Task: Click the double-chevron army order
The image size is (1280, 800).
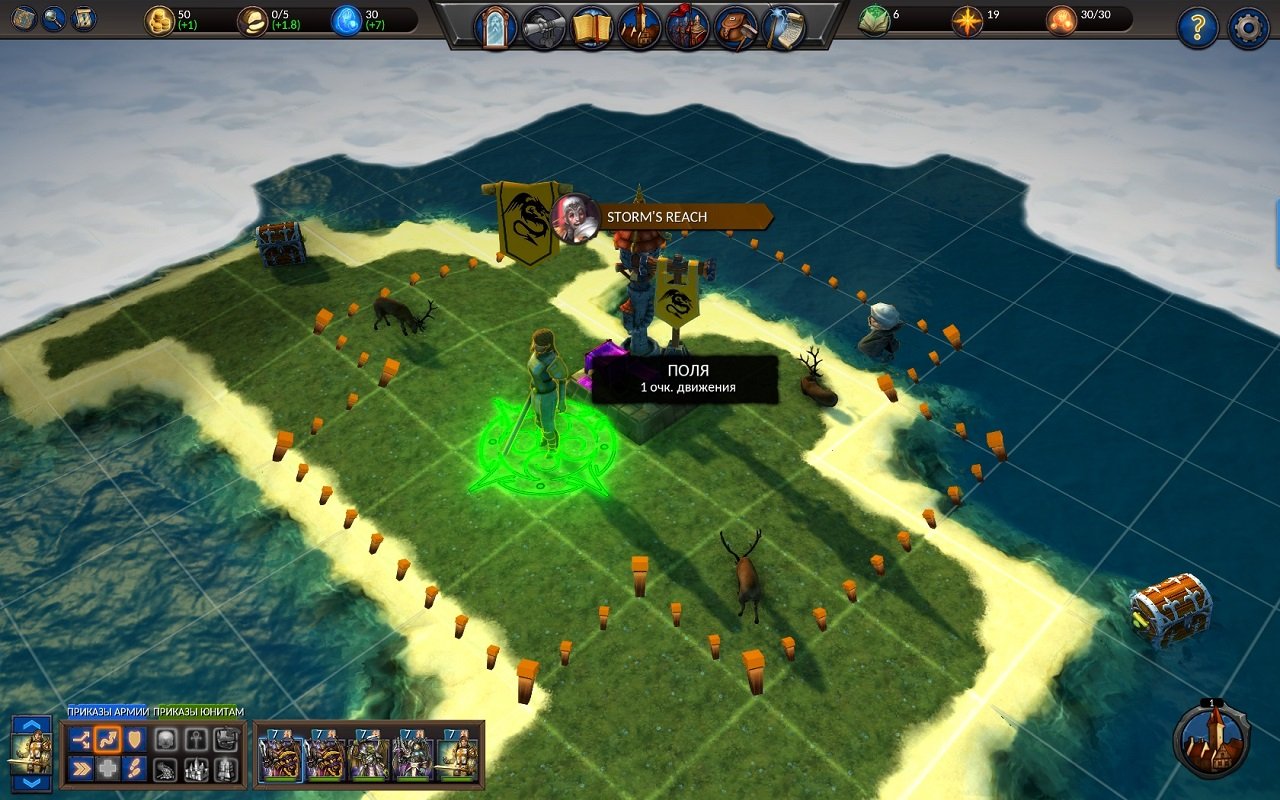Action: point(81,768)
